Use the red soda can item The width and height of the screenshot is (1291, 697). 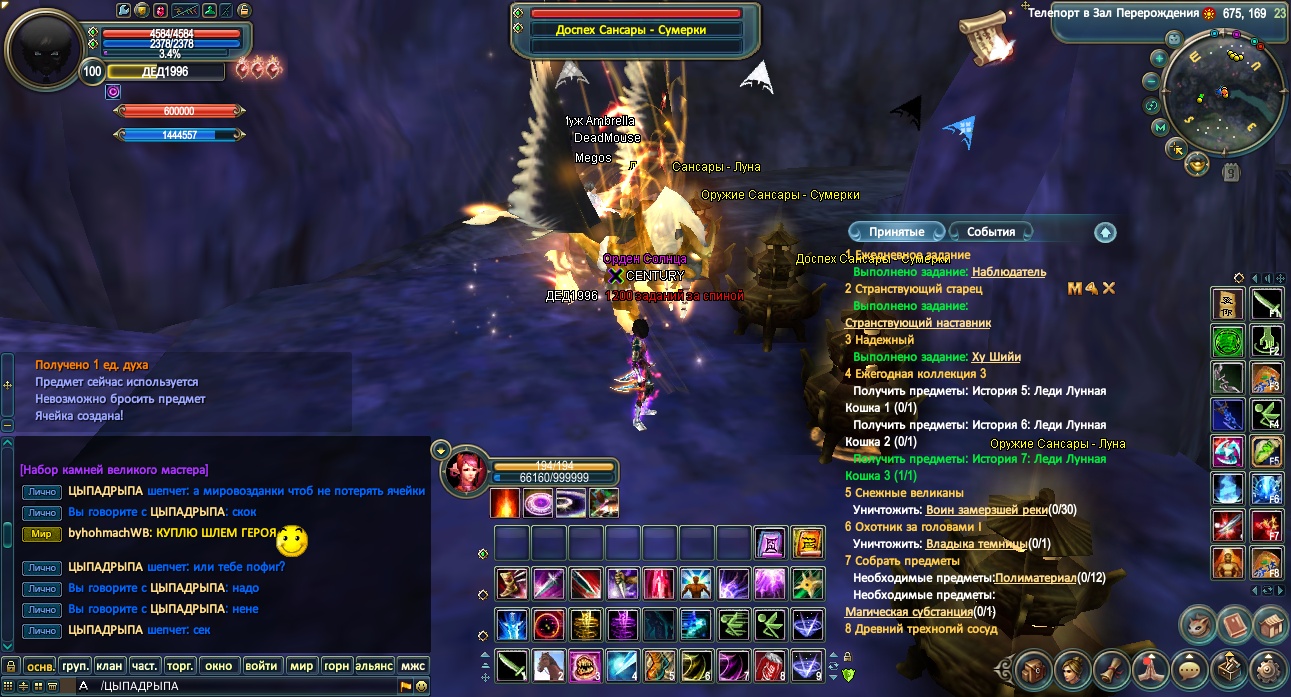(x=770, y=665)
